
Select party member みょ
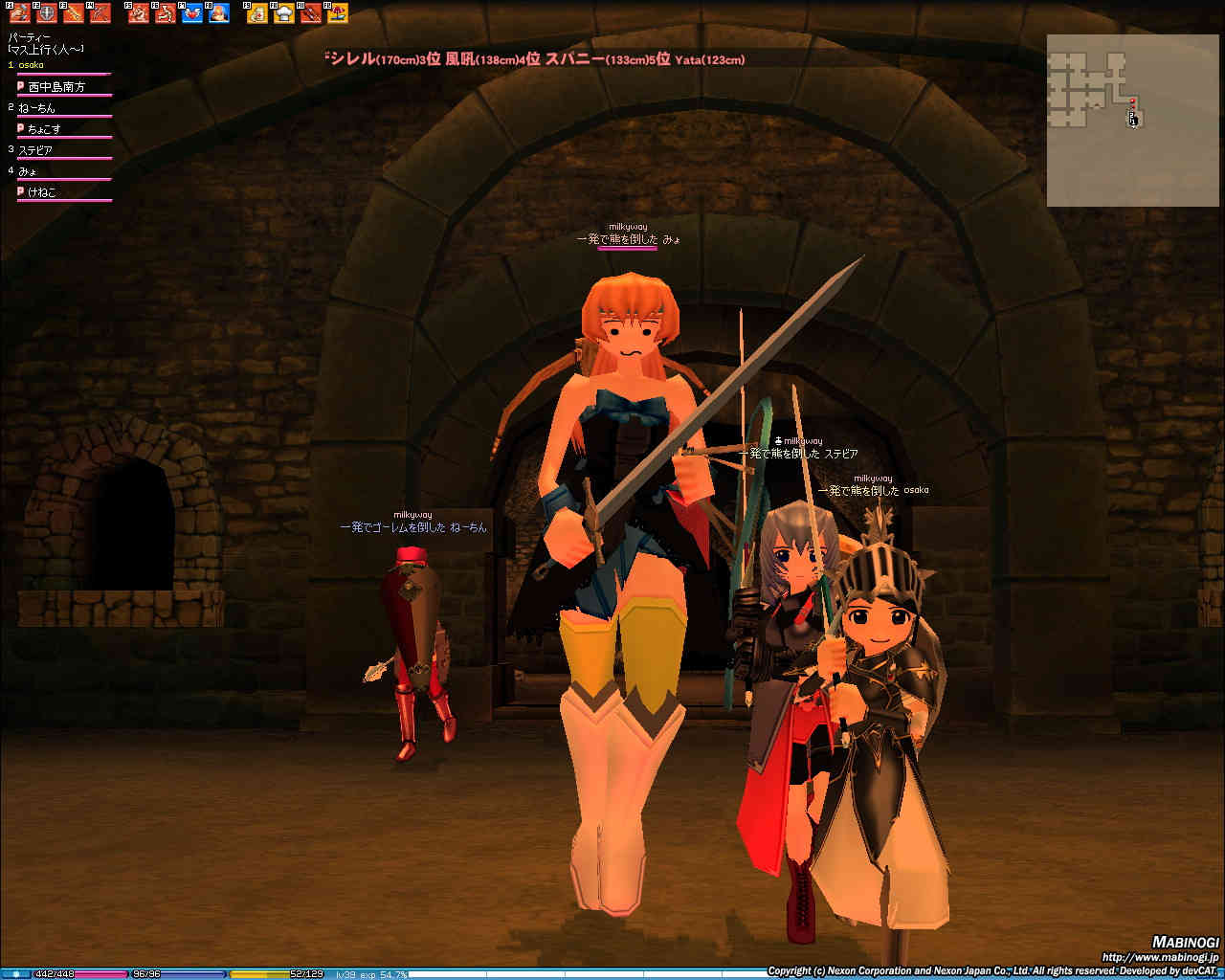pyautogui.click(x=30, y=171)
